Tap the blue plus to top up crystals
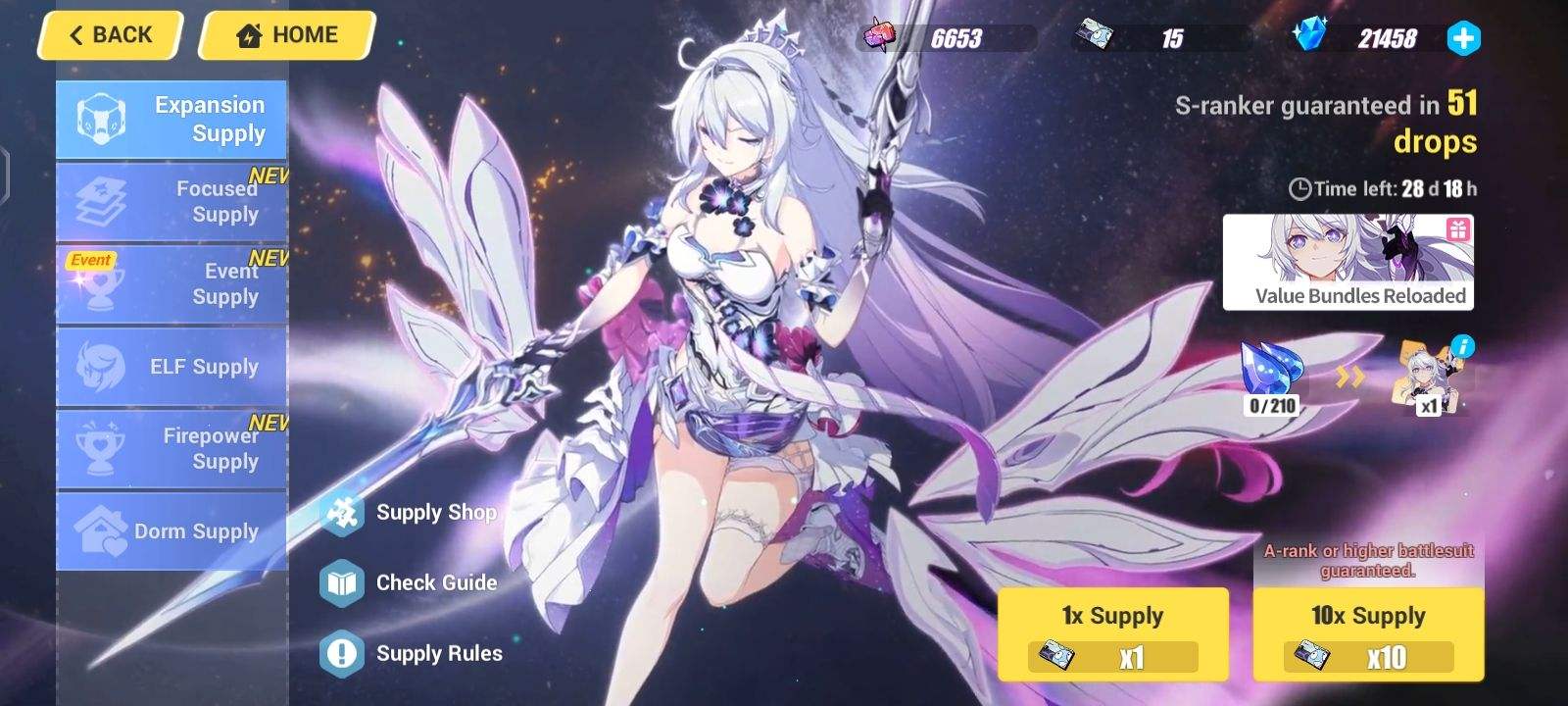The width and height of the screenshot is (1568, 706). coord(1463,39)
